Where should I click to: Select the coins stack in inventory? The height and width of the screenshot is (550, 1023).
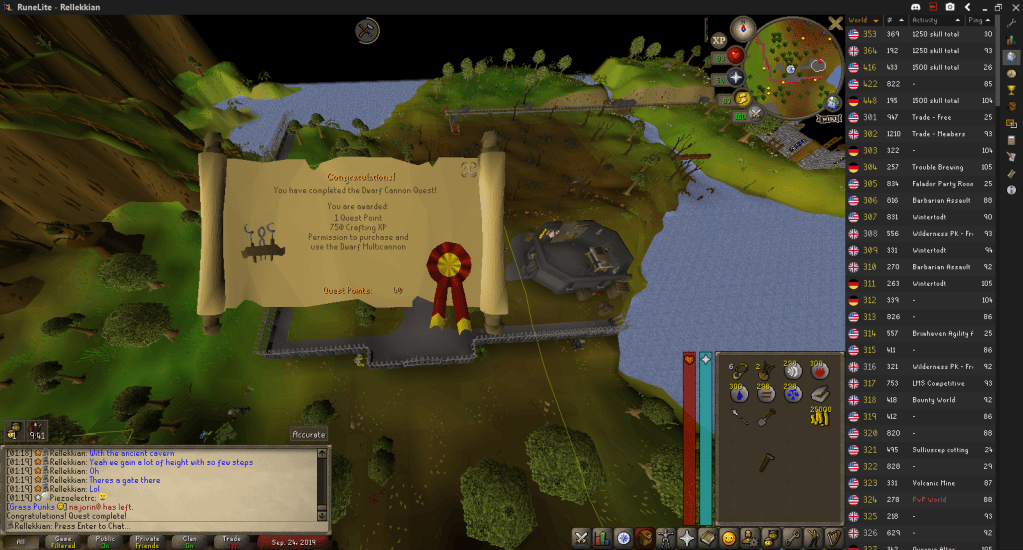[819, 418]
